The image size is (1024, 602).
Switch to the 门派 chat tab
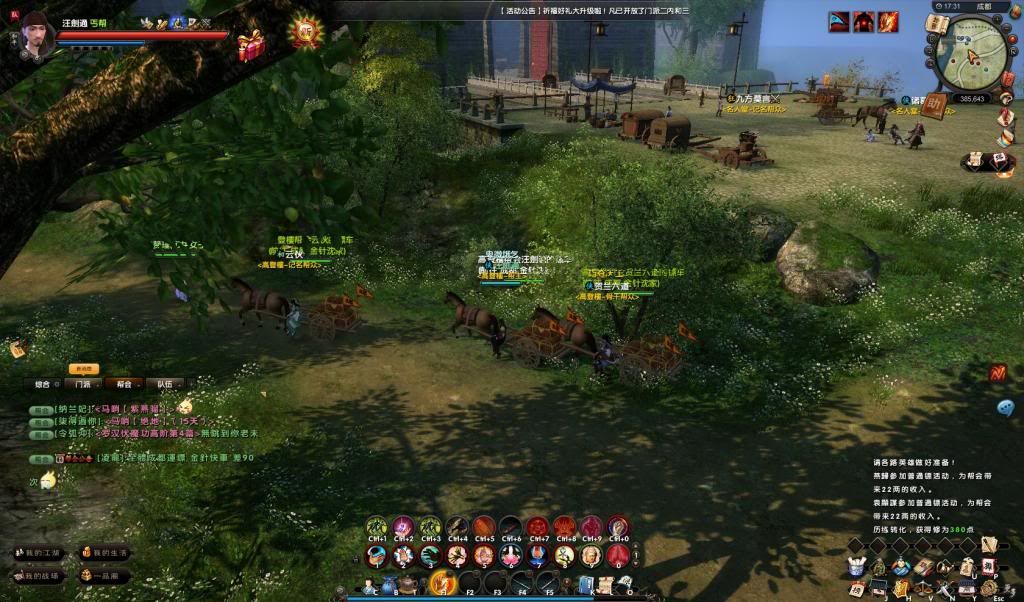[x=84, y=383]
